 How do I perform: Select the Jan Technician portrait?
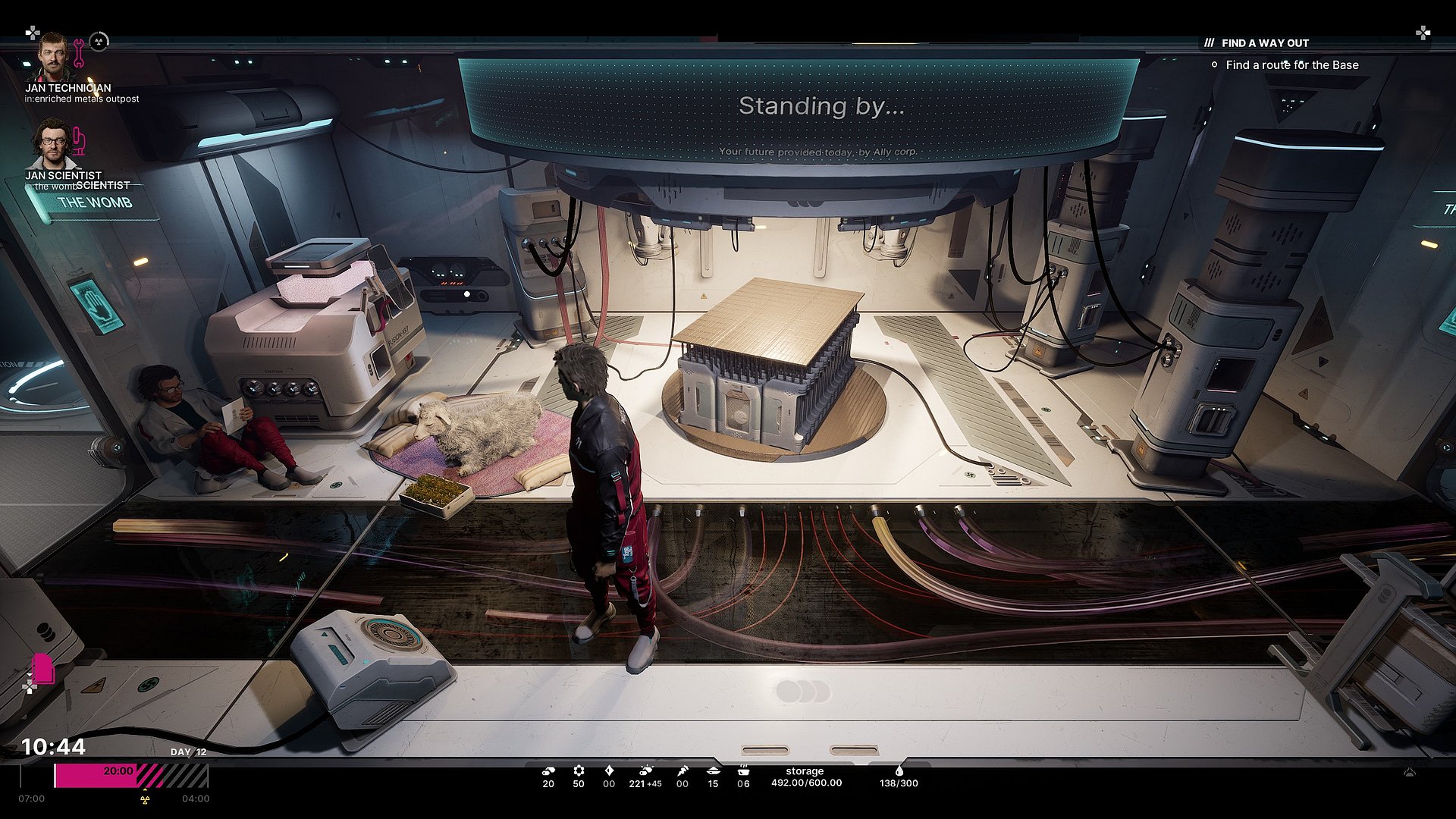coord(52,56)
